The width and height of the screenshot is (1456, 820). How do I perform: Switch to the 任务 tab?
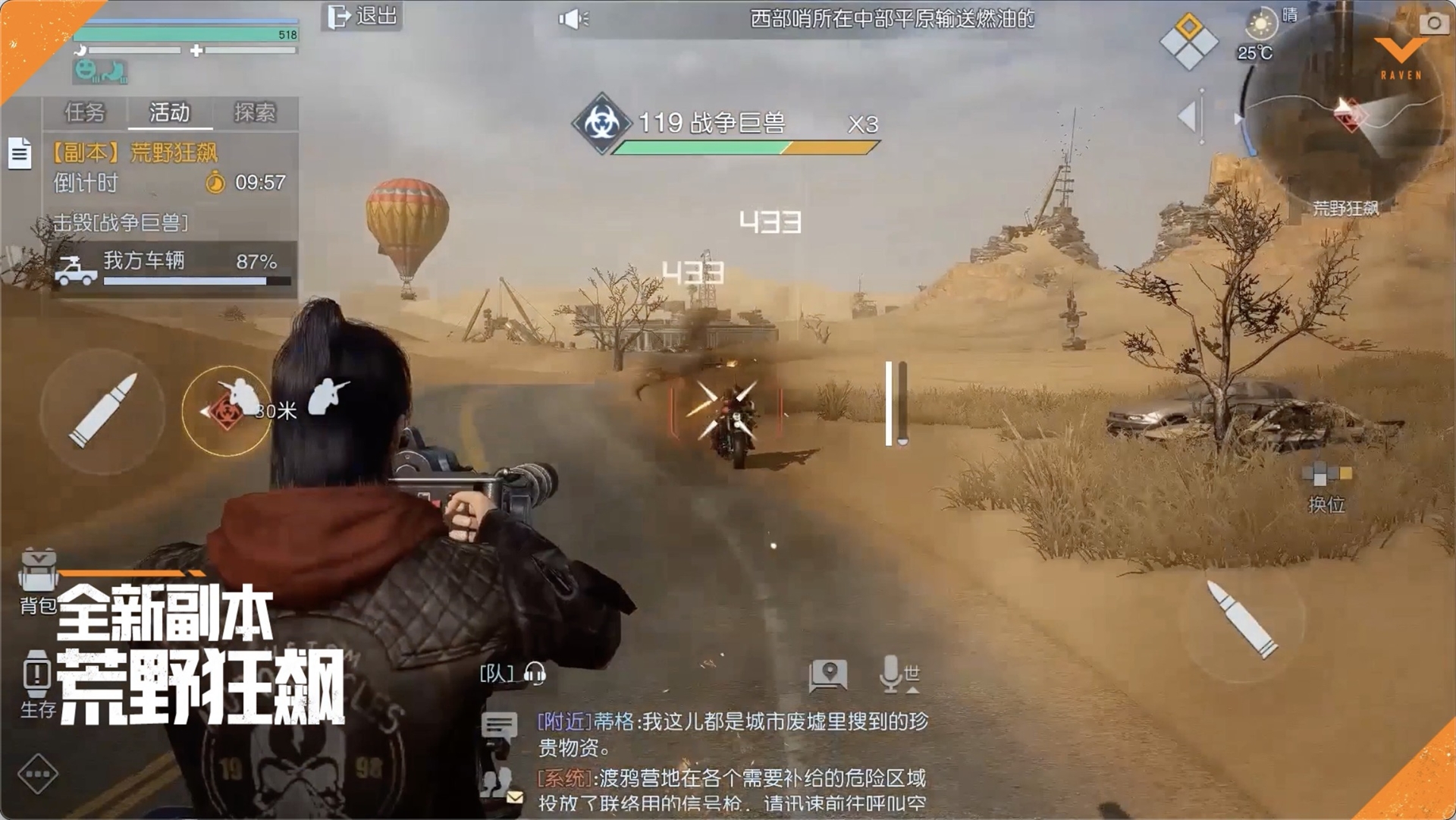[85, 113]
